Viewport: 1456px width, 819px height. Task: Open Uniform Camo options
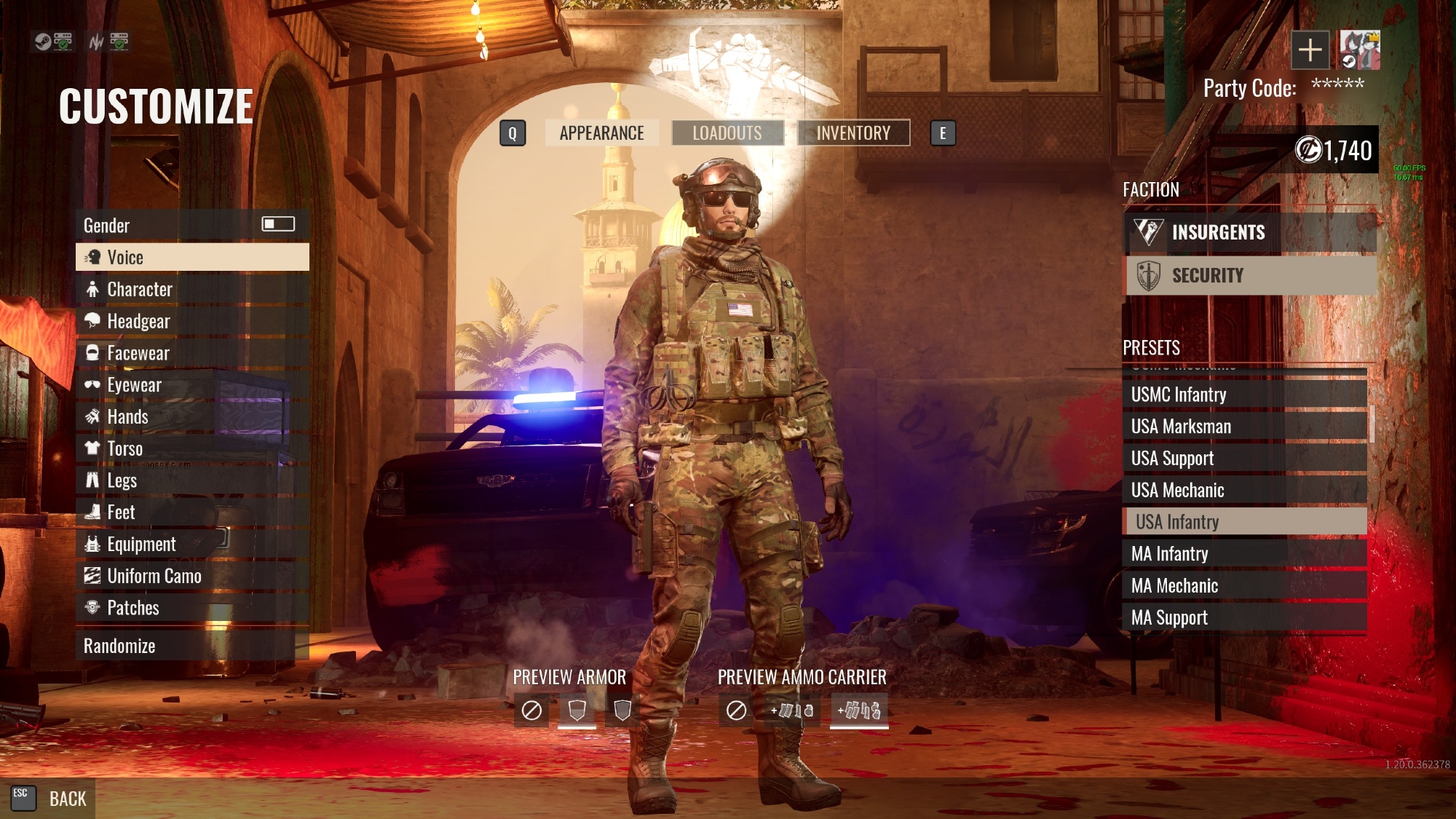(192, 576)
